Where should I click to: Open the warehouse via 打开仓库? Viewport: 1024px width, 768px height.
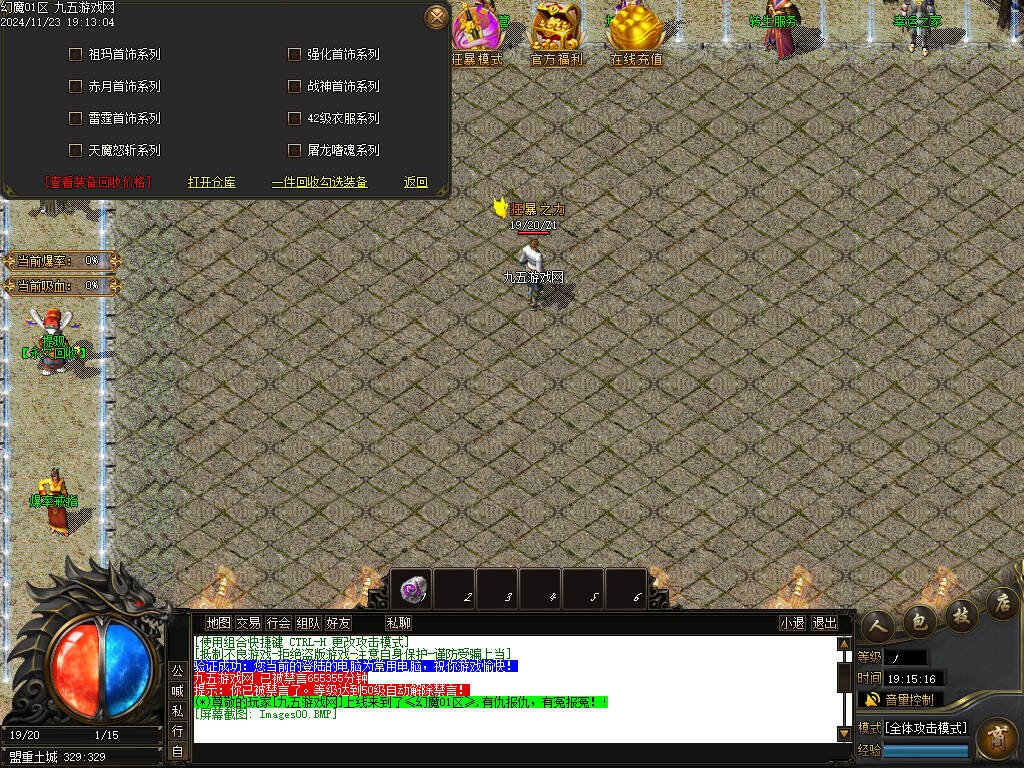[x=212, y=182]
